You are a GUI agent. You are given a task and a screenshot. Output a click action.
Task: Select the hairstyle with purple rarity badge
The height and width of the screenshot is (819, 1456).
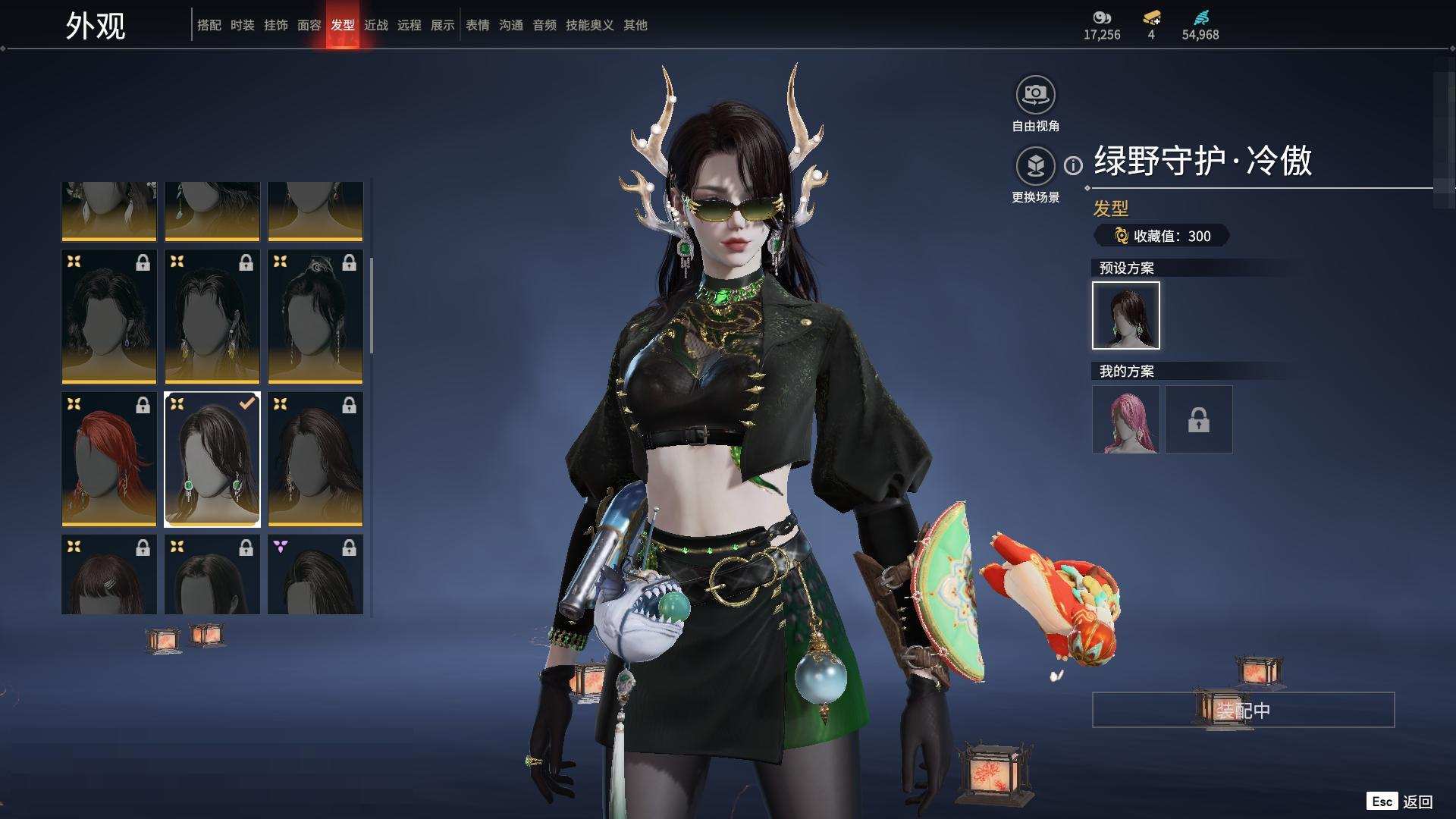click(315, 574)
